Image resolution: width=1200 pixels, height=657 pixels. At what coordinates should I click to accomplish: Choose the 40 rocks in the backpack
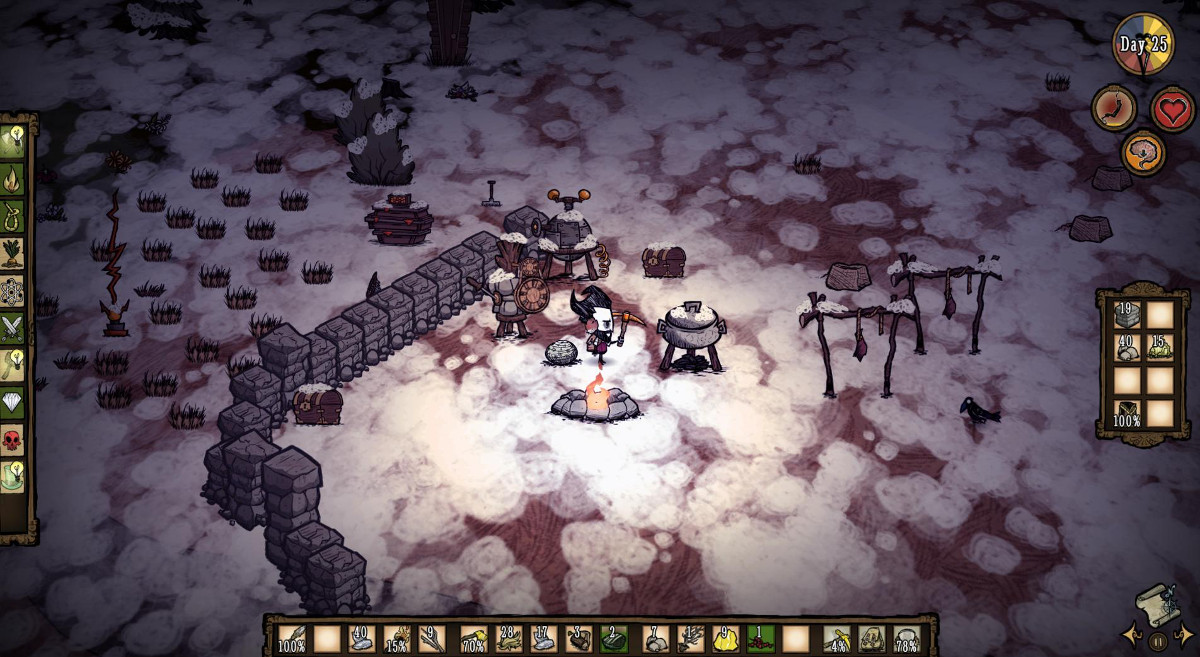[1129, 346]
